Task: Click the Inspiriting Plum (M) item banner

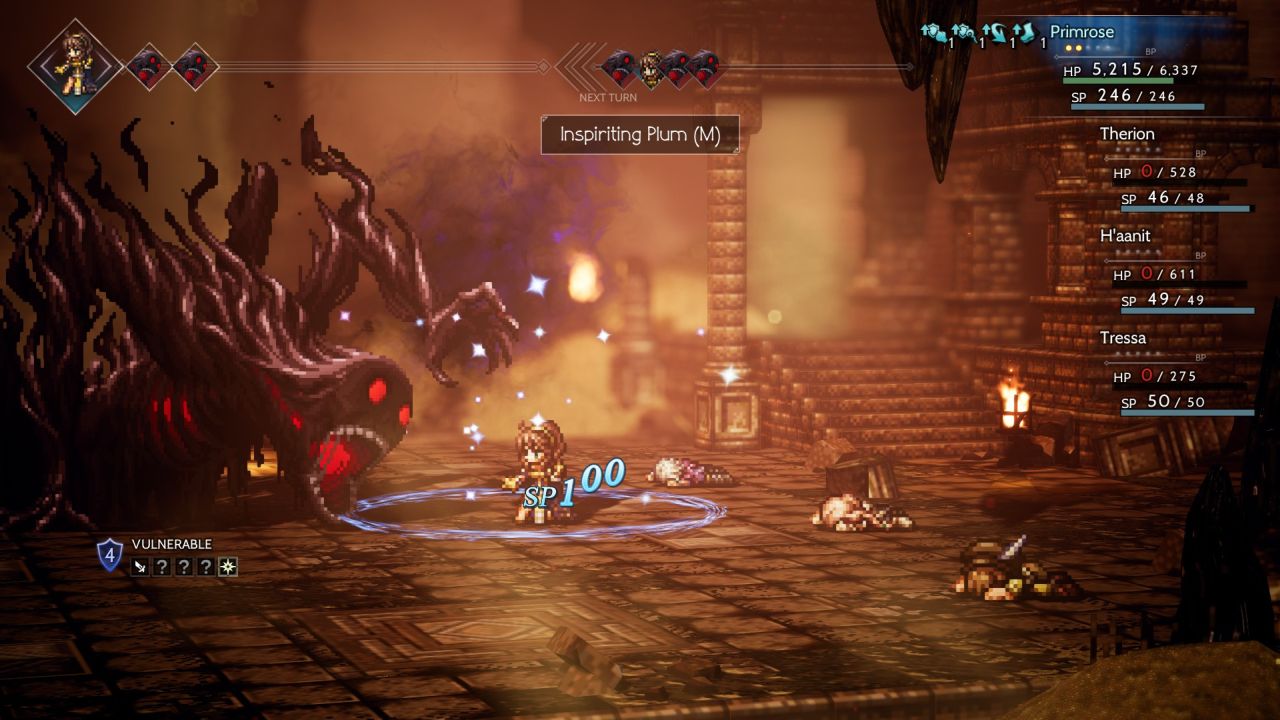Action: click(640, 135)
